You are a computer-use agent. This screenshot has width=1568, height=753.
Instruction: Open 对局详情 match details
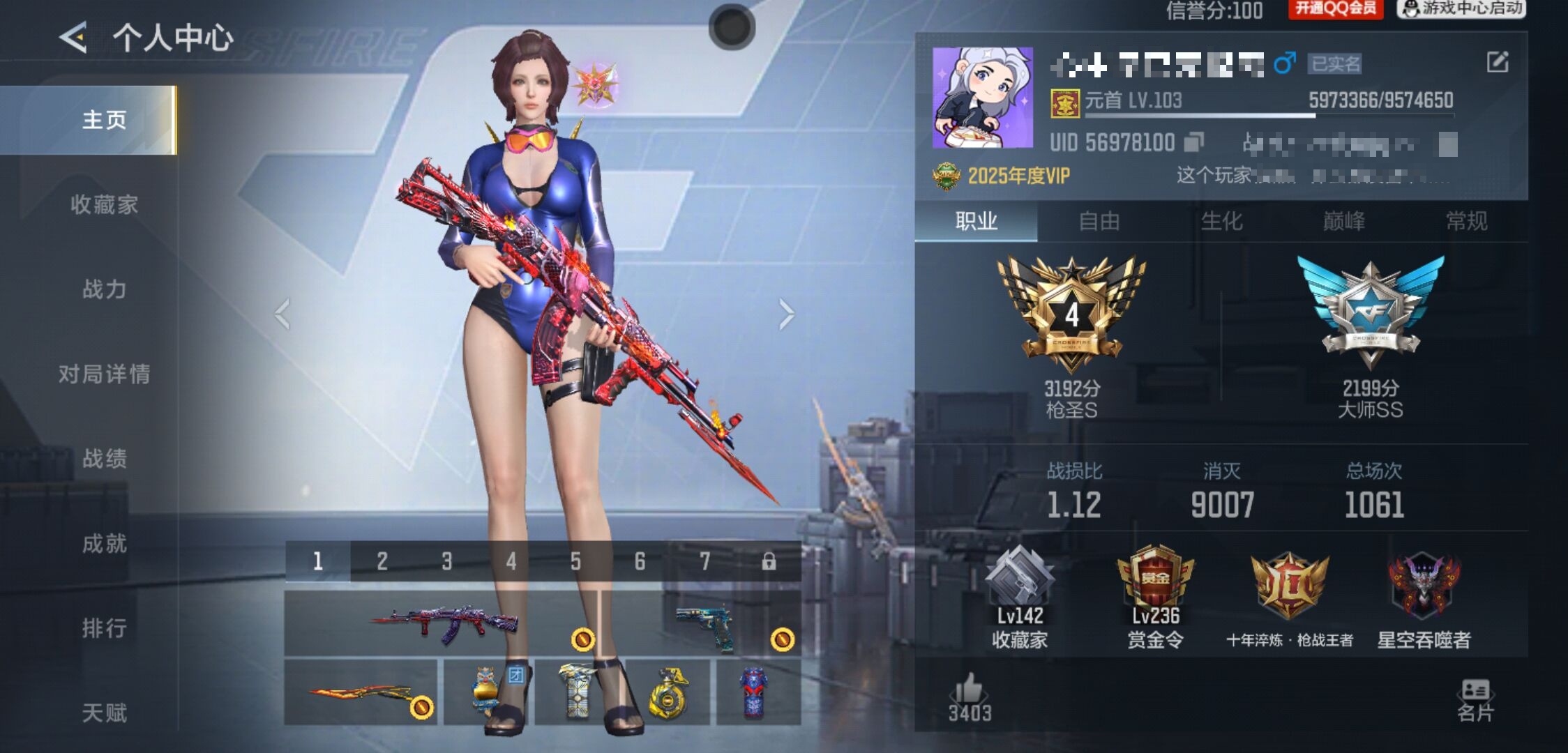[104, 374]
